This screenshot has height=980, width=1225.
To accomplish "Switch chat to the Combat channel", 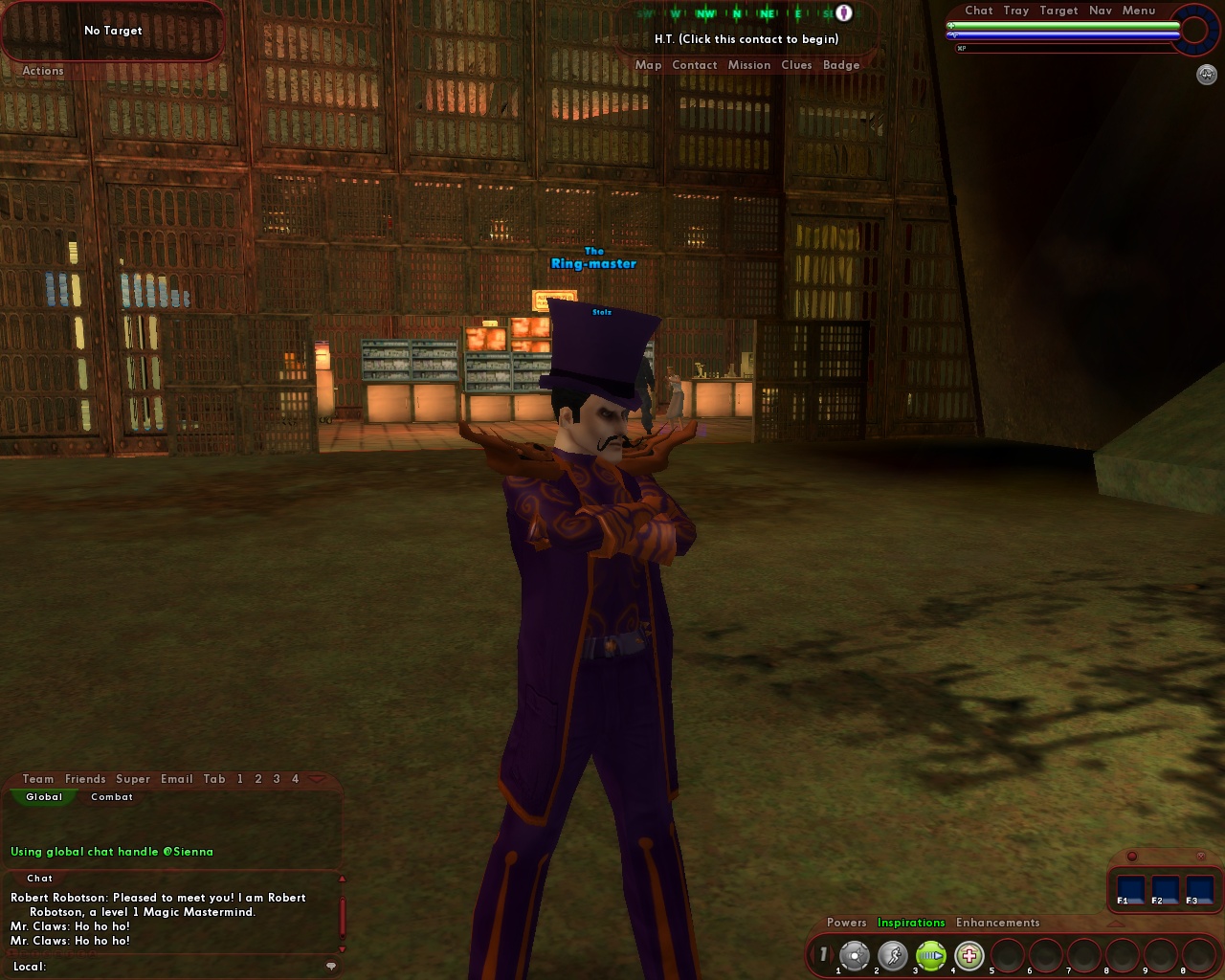I will [x=111, y=796].
